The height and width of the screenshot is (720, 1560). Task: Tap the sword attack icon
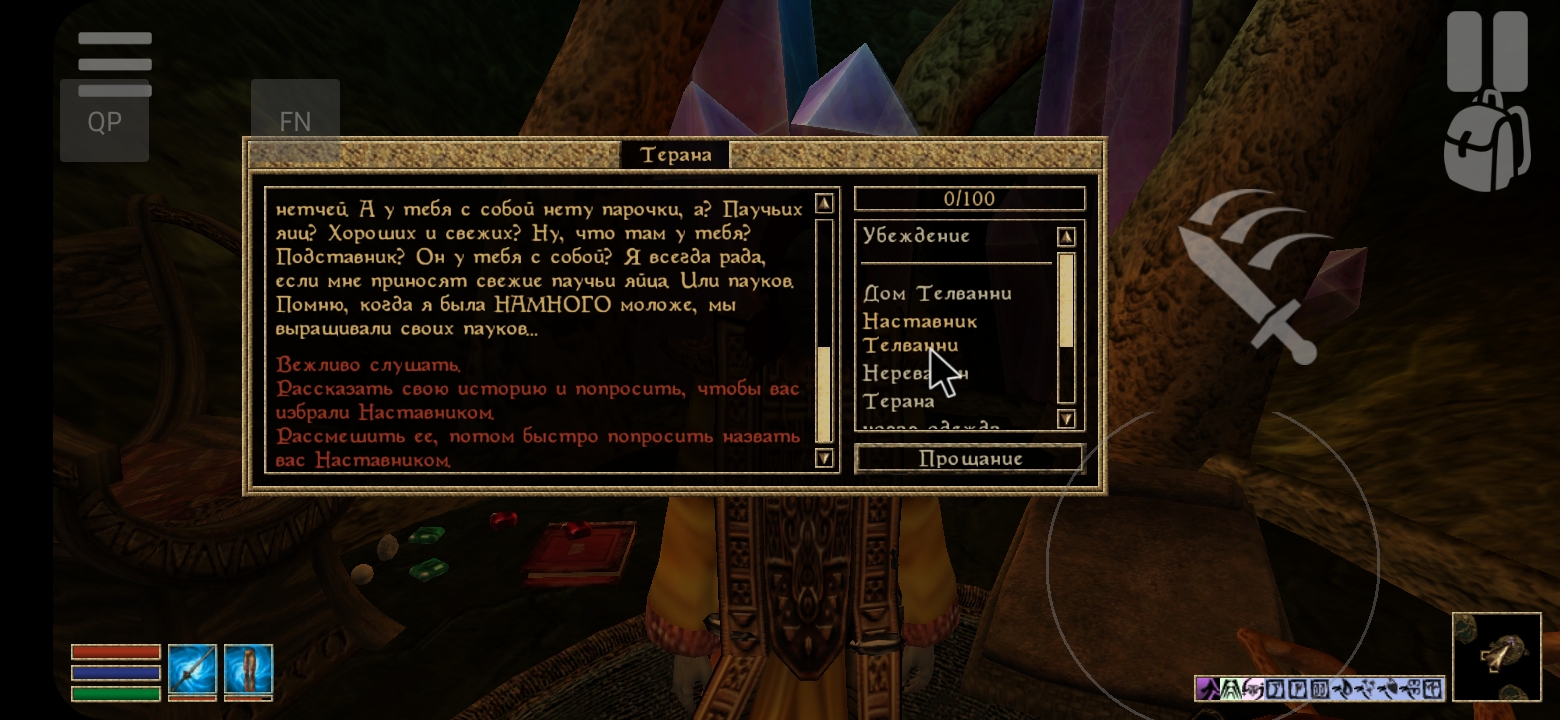(1250, 275)
